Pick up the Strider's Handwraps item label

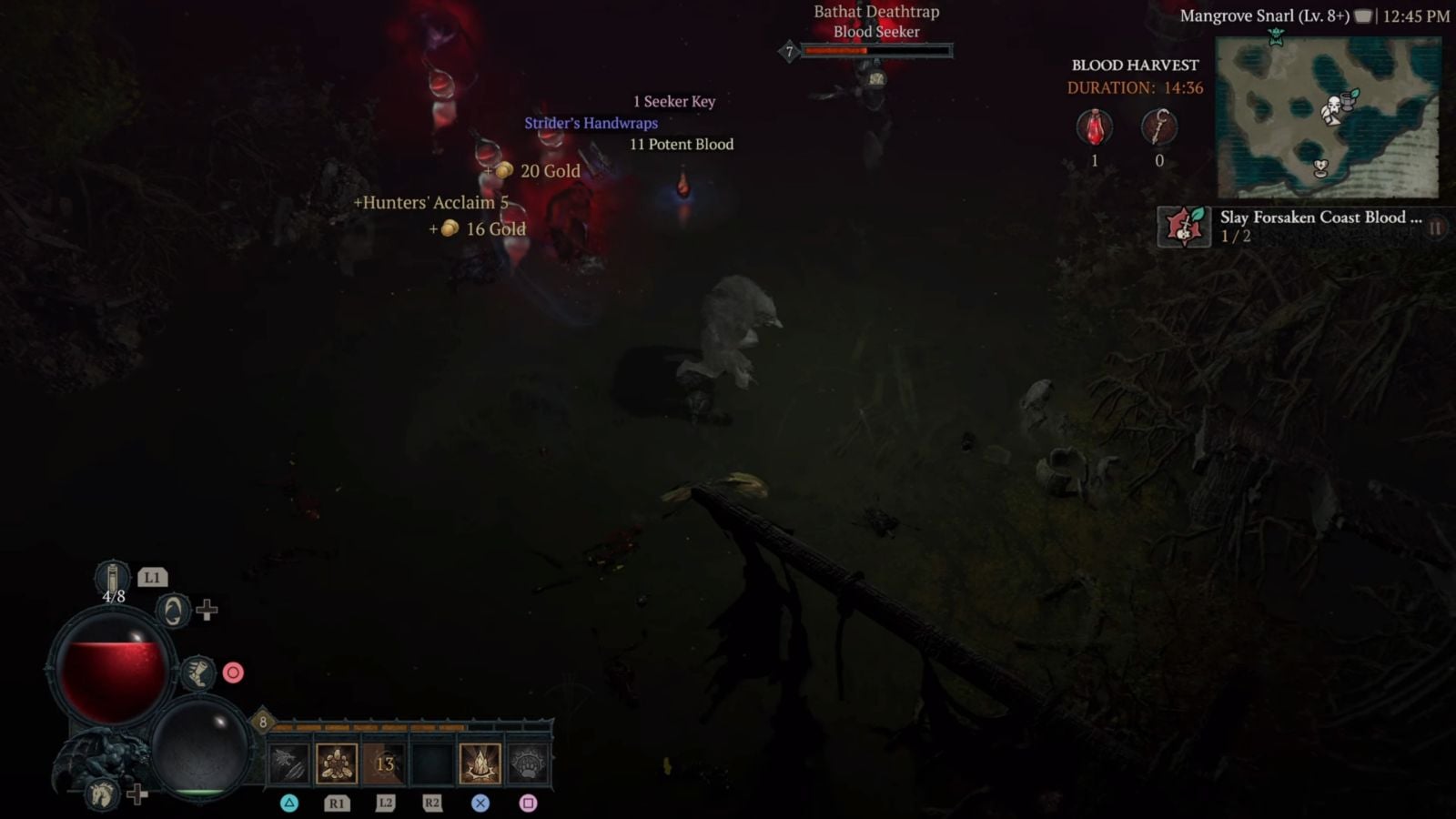click(591, 122)
